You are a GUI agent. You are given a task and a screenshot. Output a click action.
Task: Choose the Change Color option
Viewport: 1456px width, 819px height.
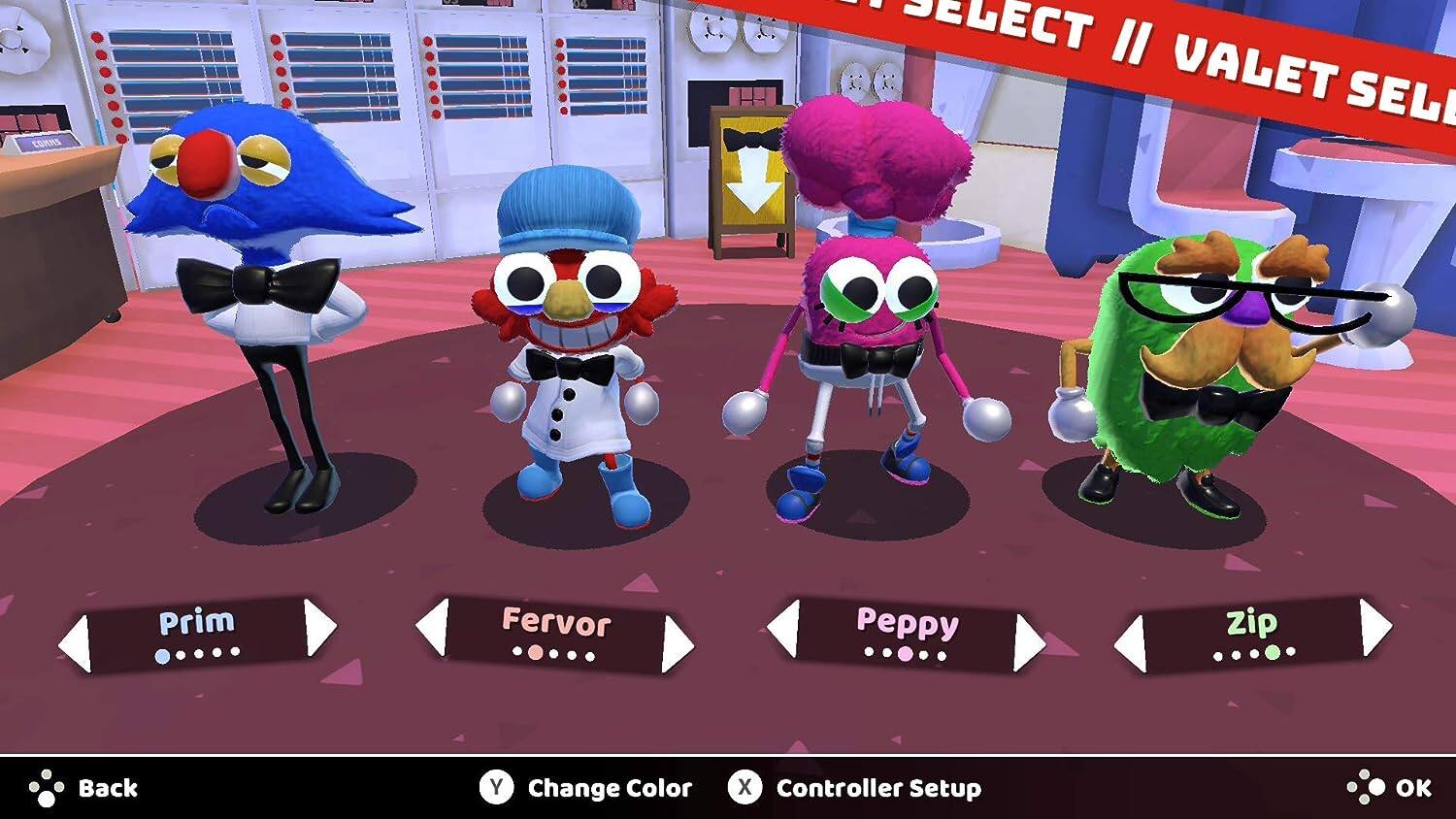point(586,788)
